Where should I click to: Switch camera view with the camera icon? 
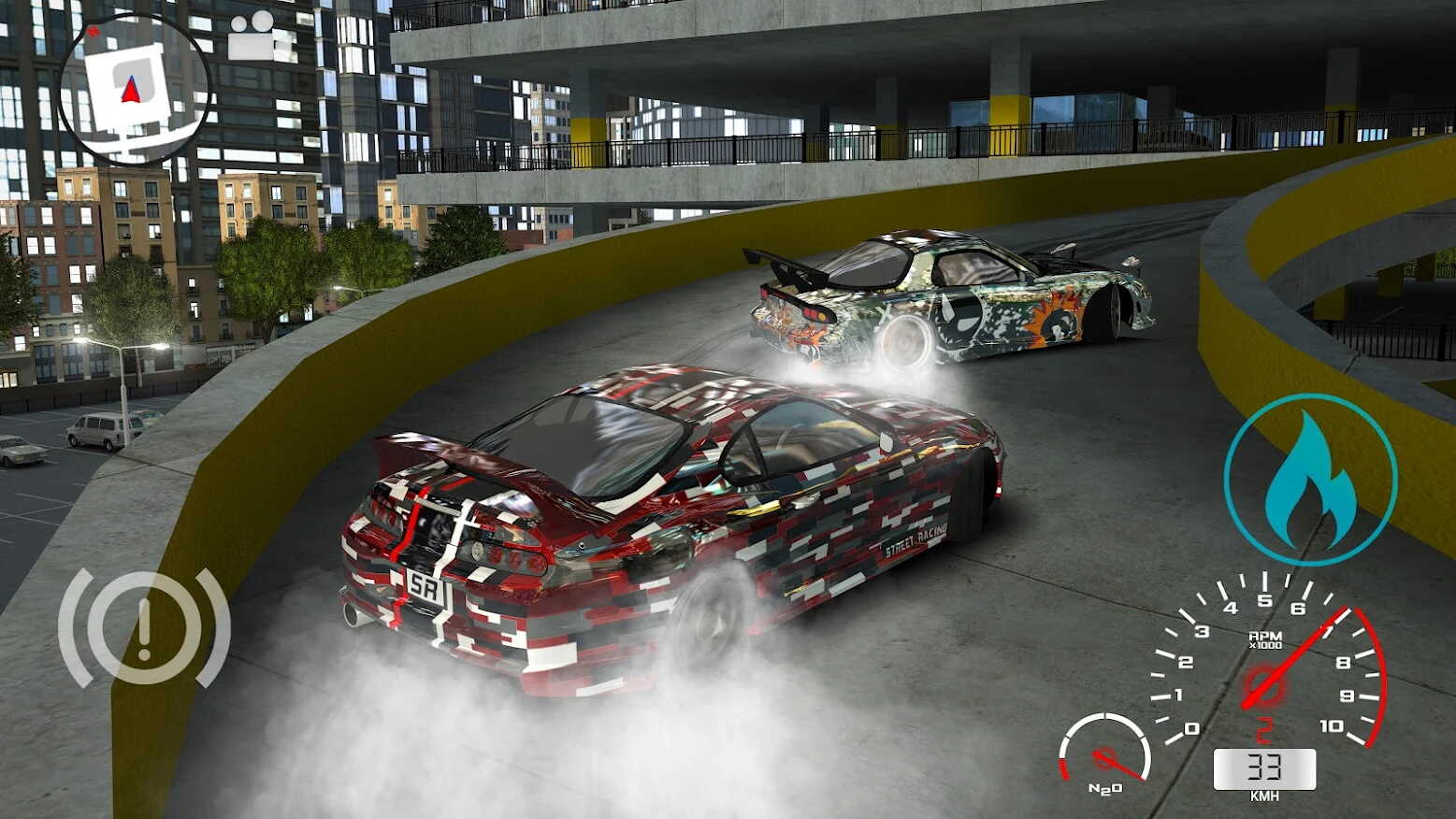click(x=251, y=37)
